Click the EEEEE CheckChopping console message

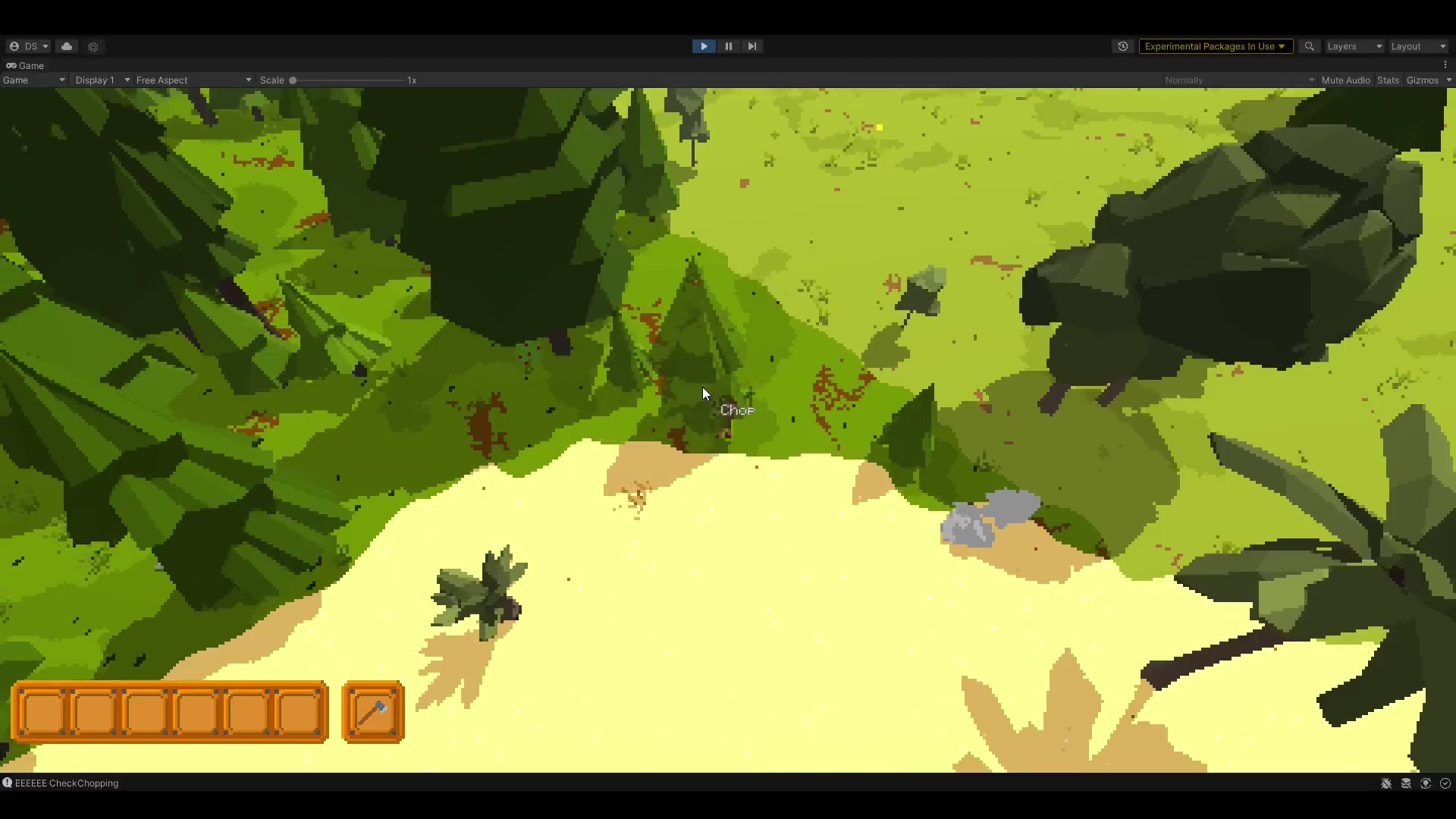pyautogui.click(x=67, y=783)
